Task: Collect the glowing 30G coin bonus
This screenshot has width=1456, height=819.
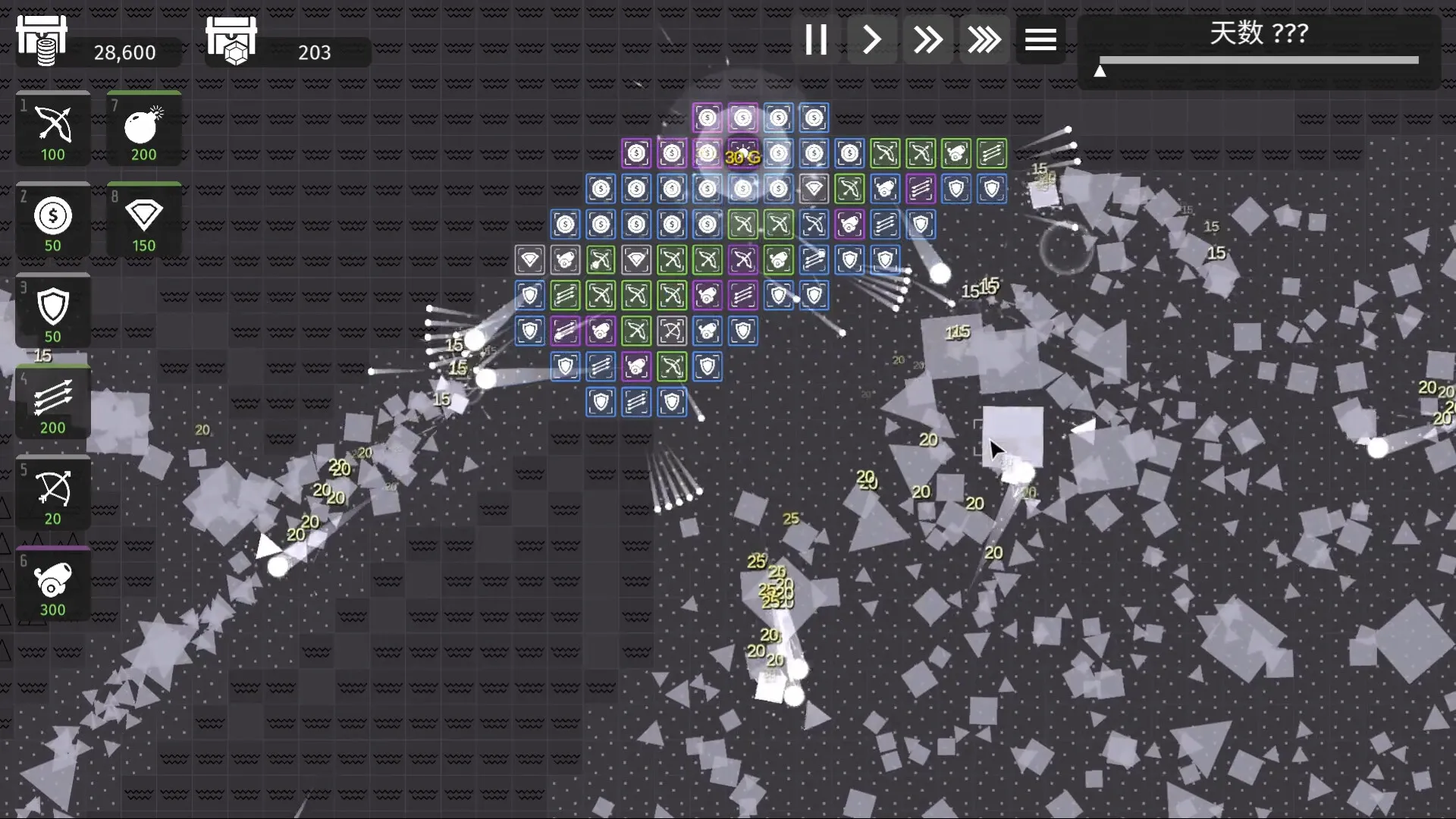Action: click(742, 158)
